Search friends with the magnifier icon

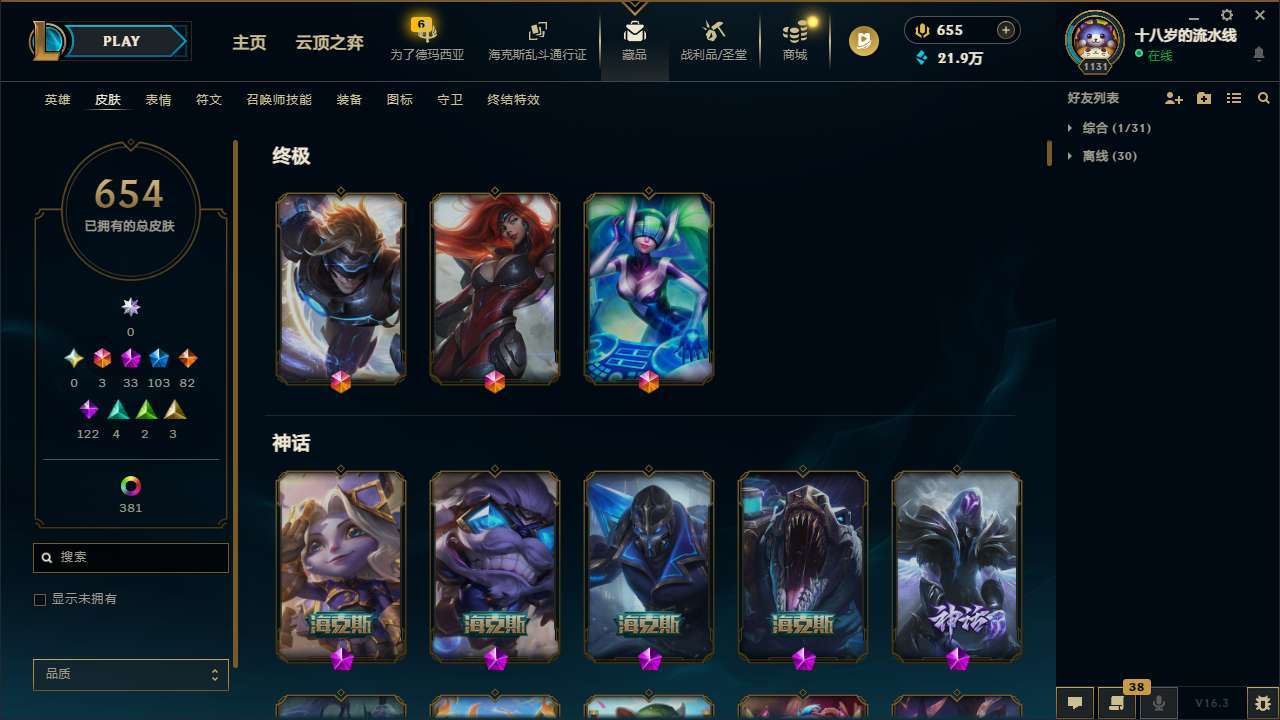[x=1263, y=98]
